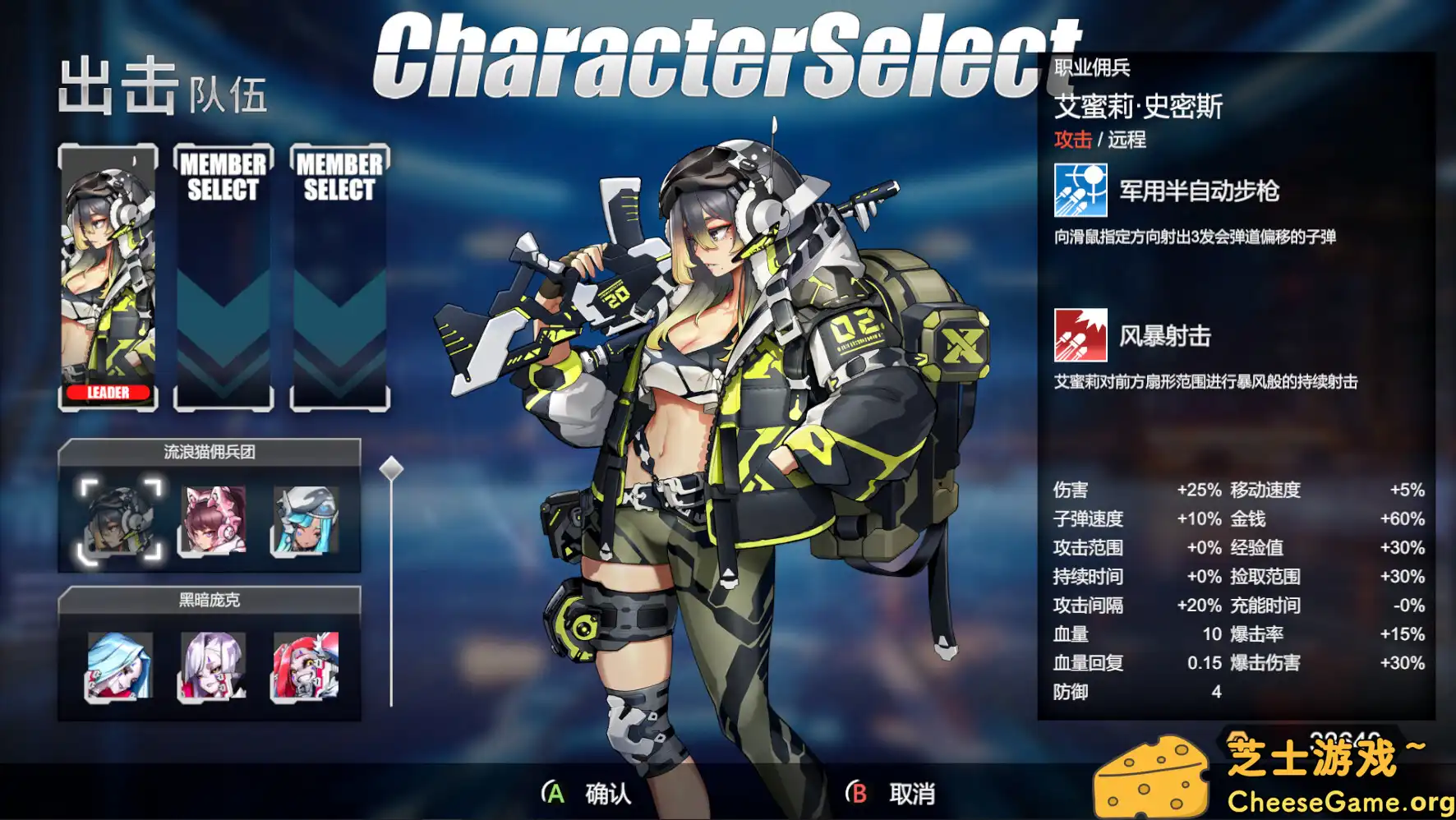Click the LEADER tag on the first slot
This screenshot has width=1456, height=820.
point(107,394)
